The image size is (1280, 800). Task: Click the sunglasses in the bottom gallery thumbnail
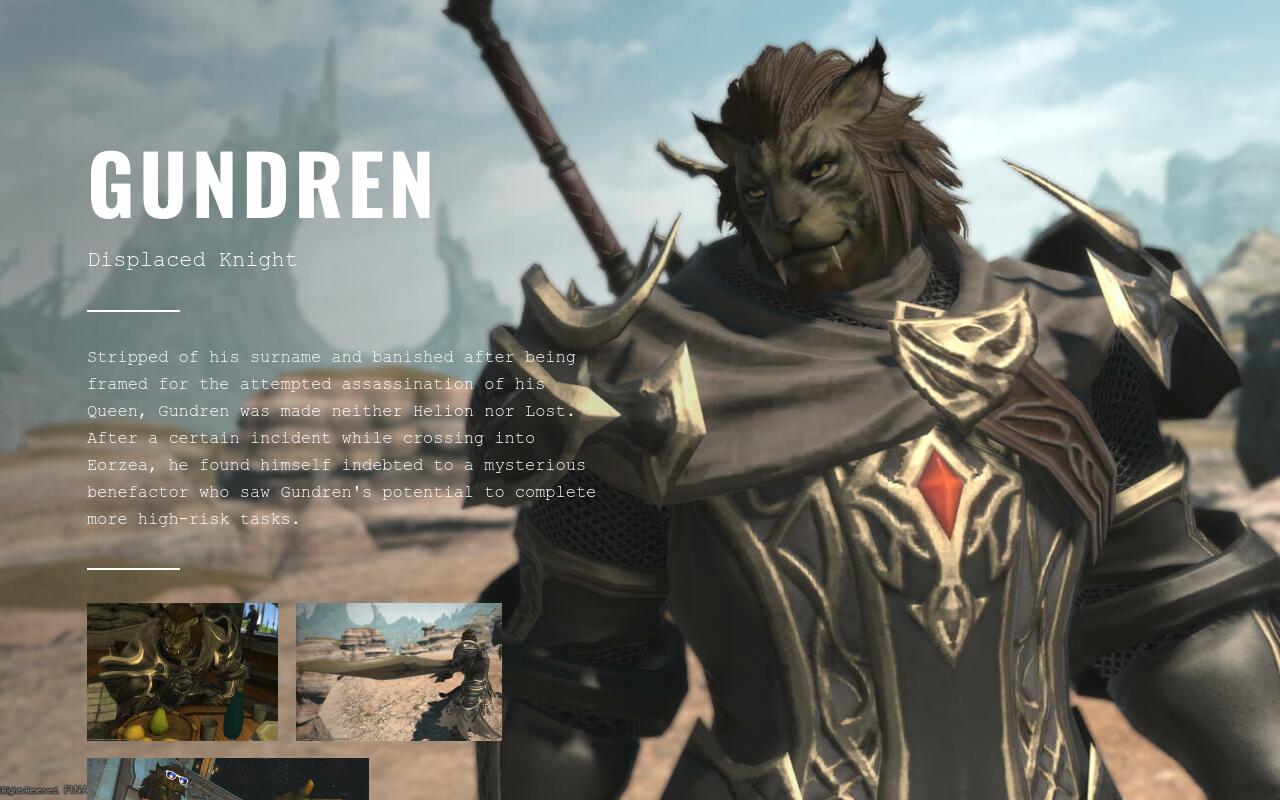pyautogui.click(x=177, y=778)
